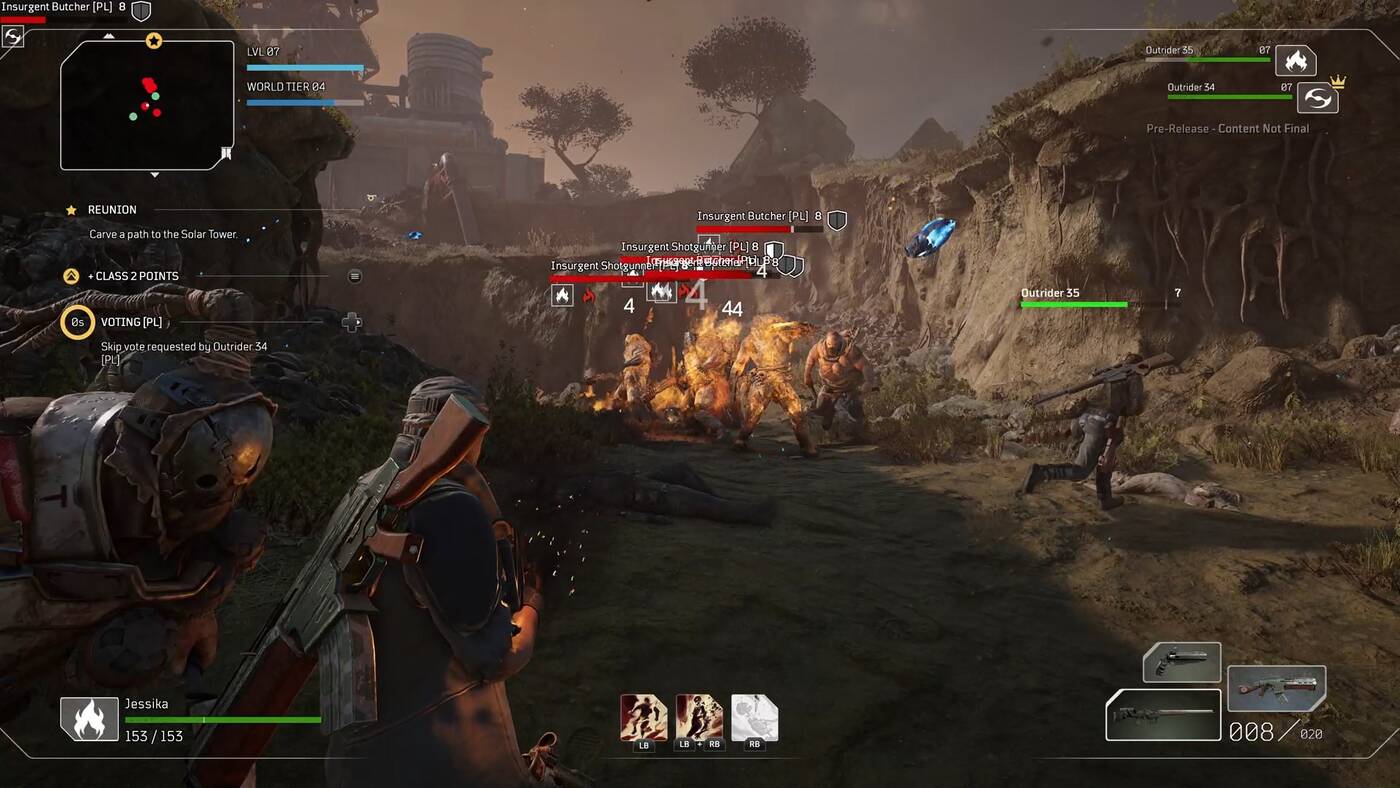
Task: Click the WORLD TIER 04 progress bar
Action: tap(305, 101)
